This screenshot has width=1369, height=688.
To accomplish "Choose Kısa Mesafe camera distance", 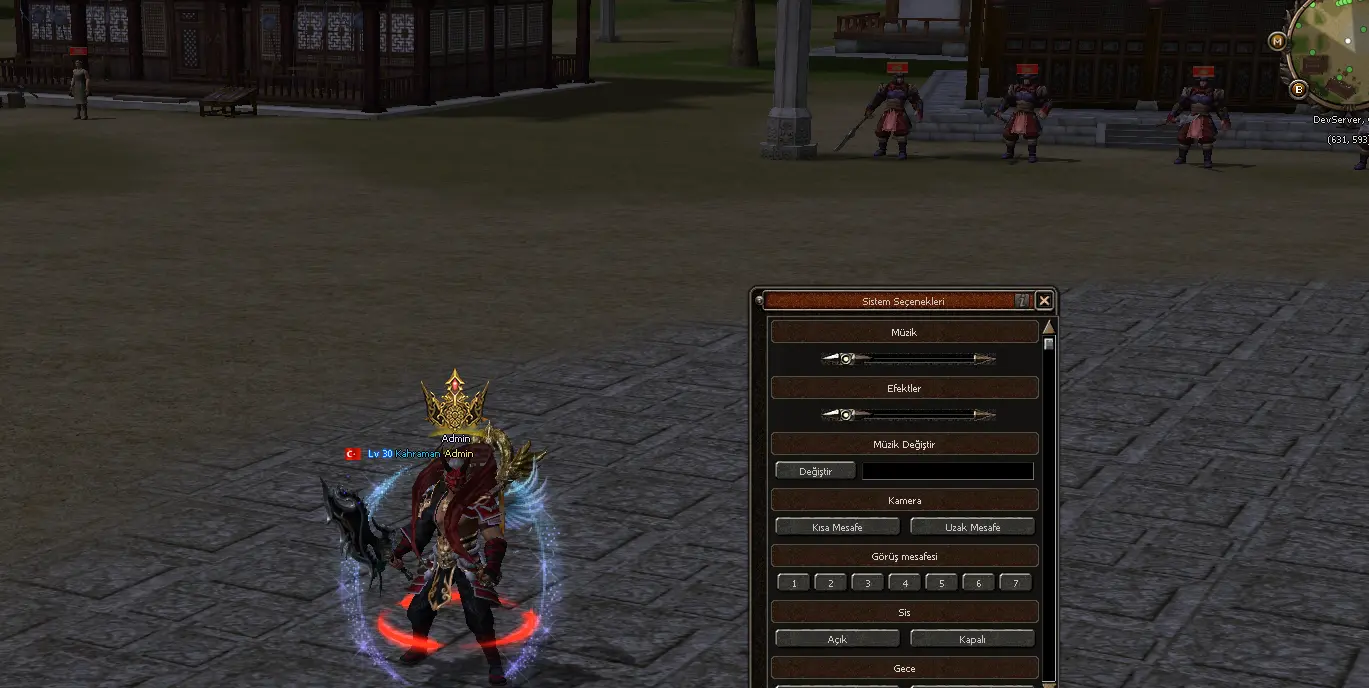I will [837, 527].
